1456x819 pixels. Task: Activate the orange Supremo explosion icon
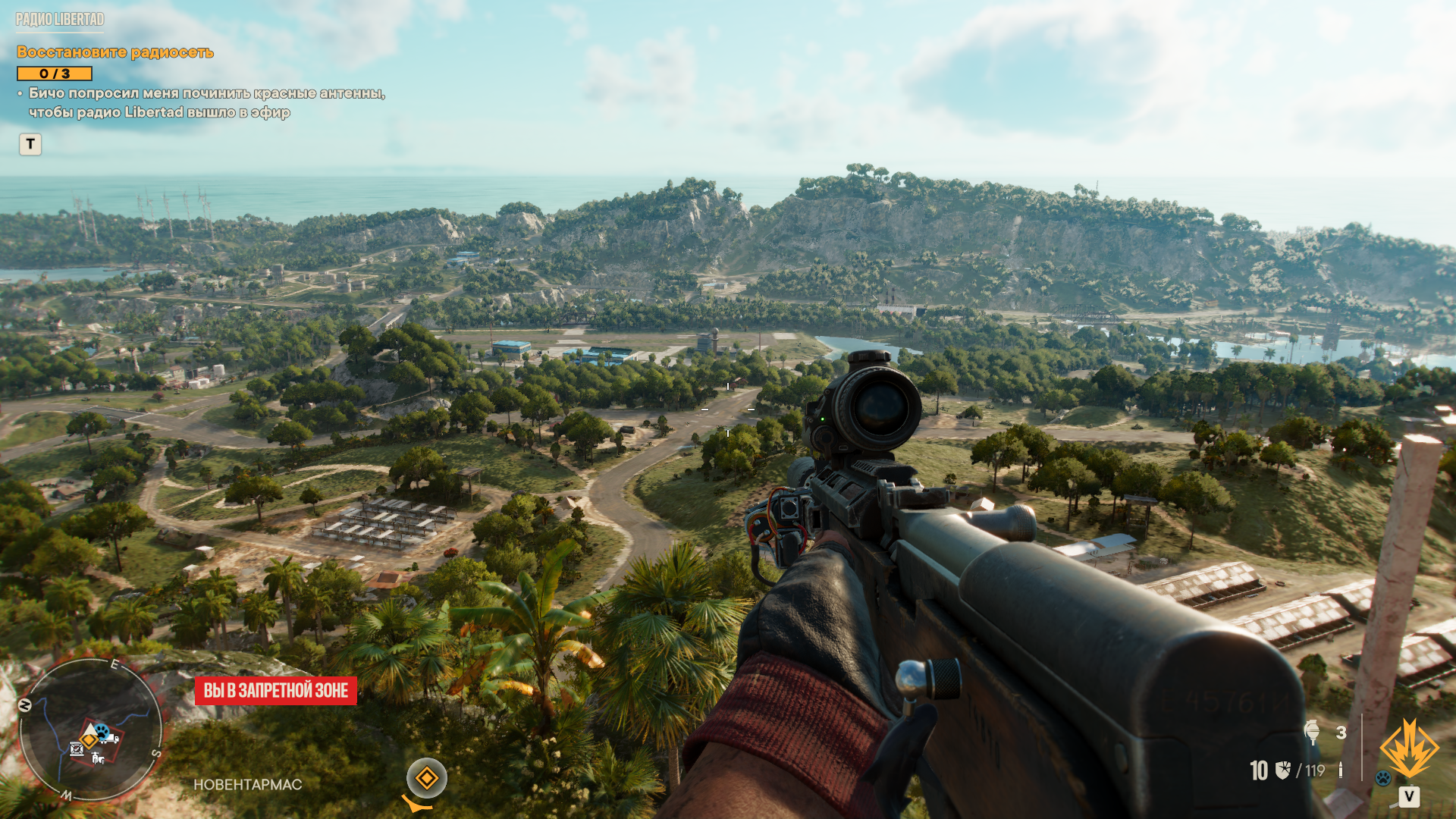[x=1409, y=749]
